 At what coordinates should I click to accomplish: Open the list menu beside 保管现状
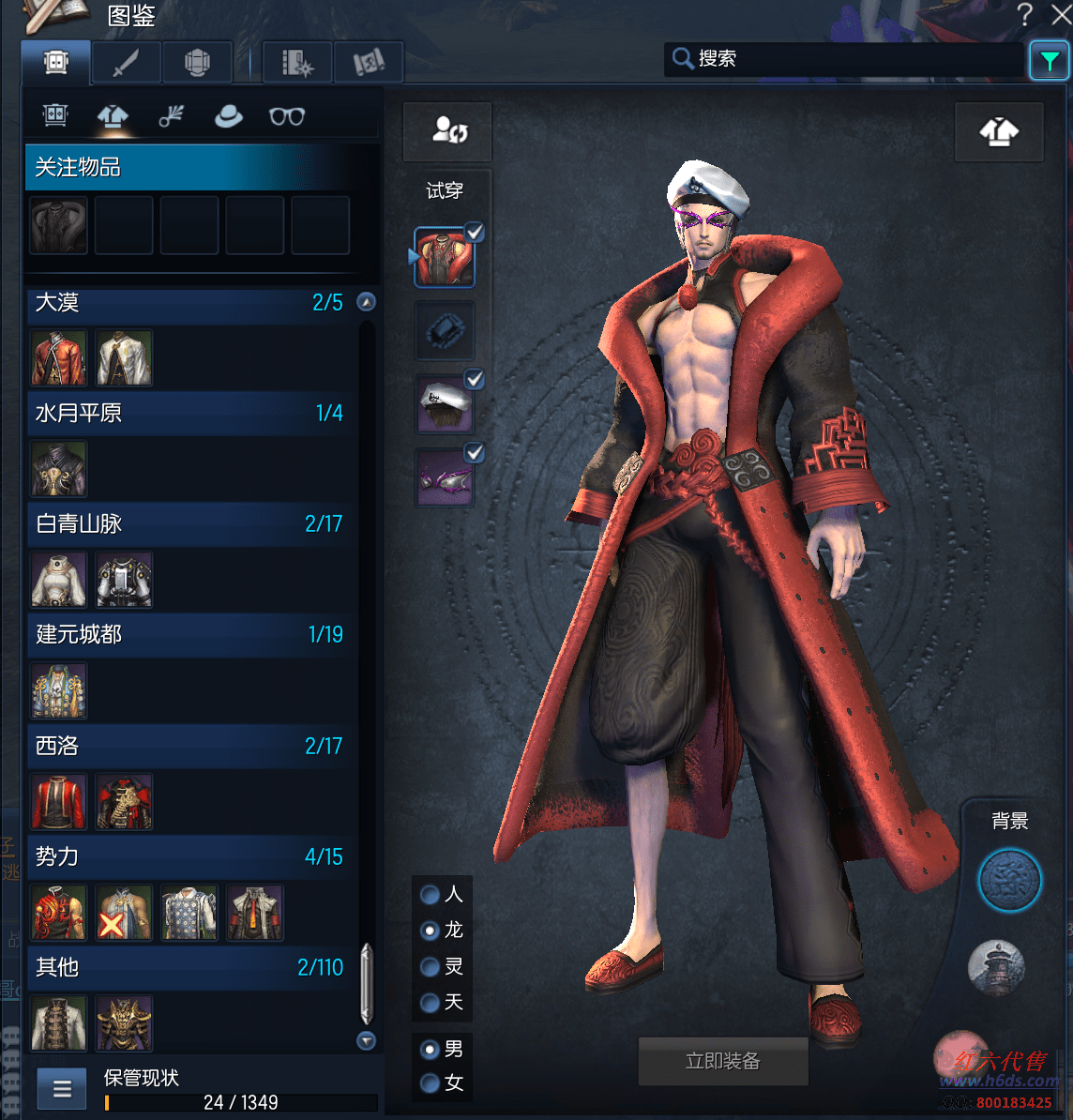point(62,1089)
